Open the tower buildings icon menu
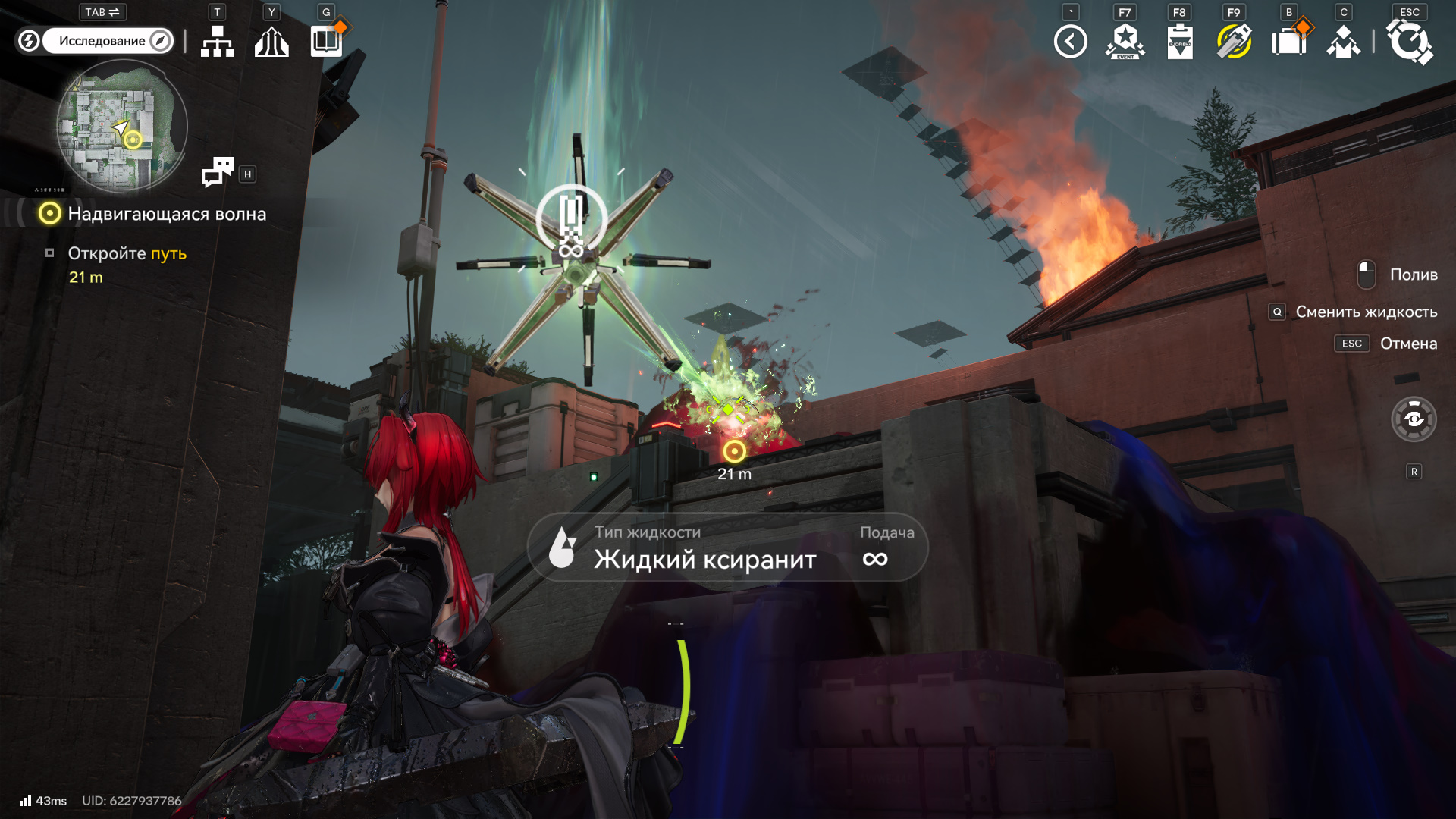This screenshot has height=819, width=1456. pyautogui.click(x=271, y=42)
